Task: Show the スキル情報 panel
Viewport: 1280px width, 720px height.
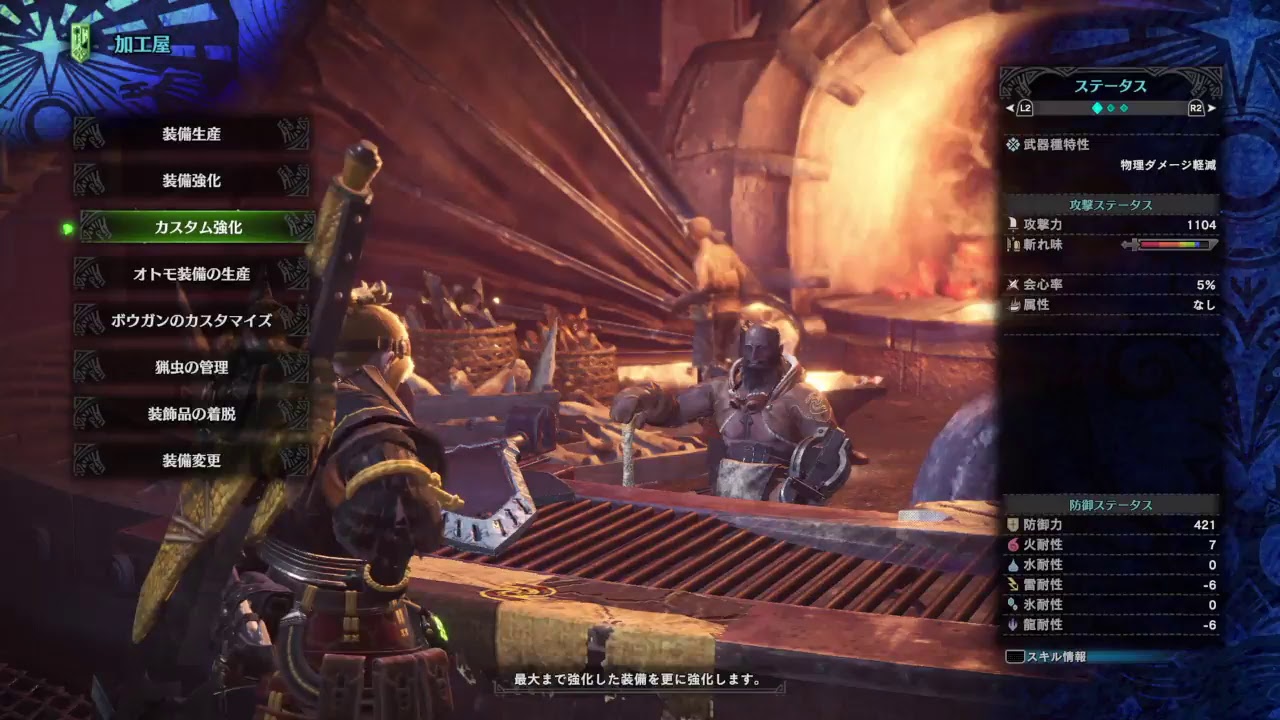Action: click(x=1048, y=657)
